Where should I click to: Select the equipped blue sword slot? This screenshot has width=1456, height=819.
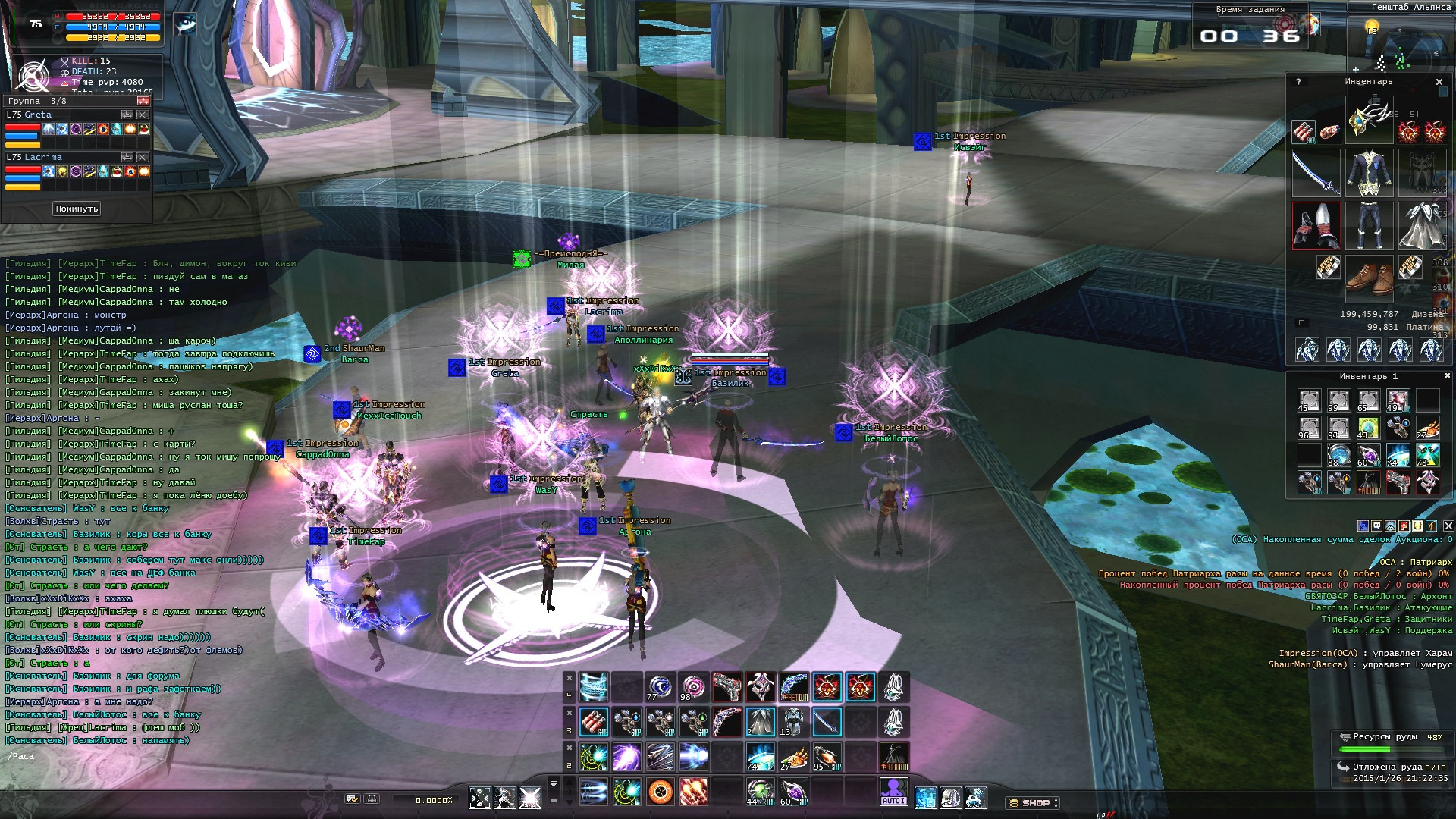[x=1316, y=173]
